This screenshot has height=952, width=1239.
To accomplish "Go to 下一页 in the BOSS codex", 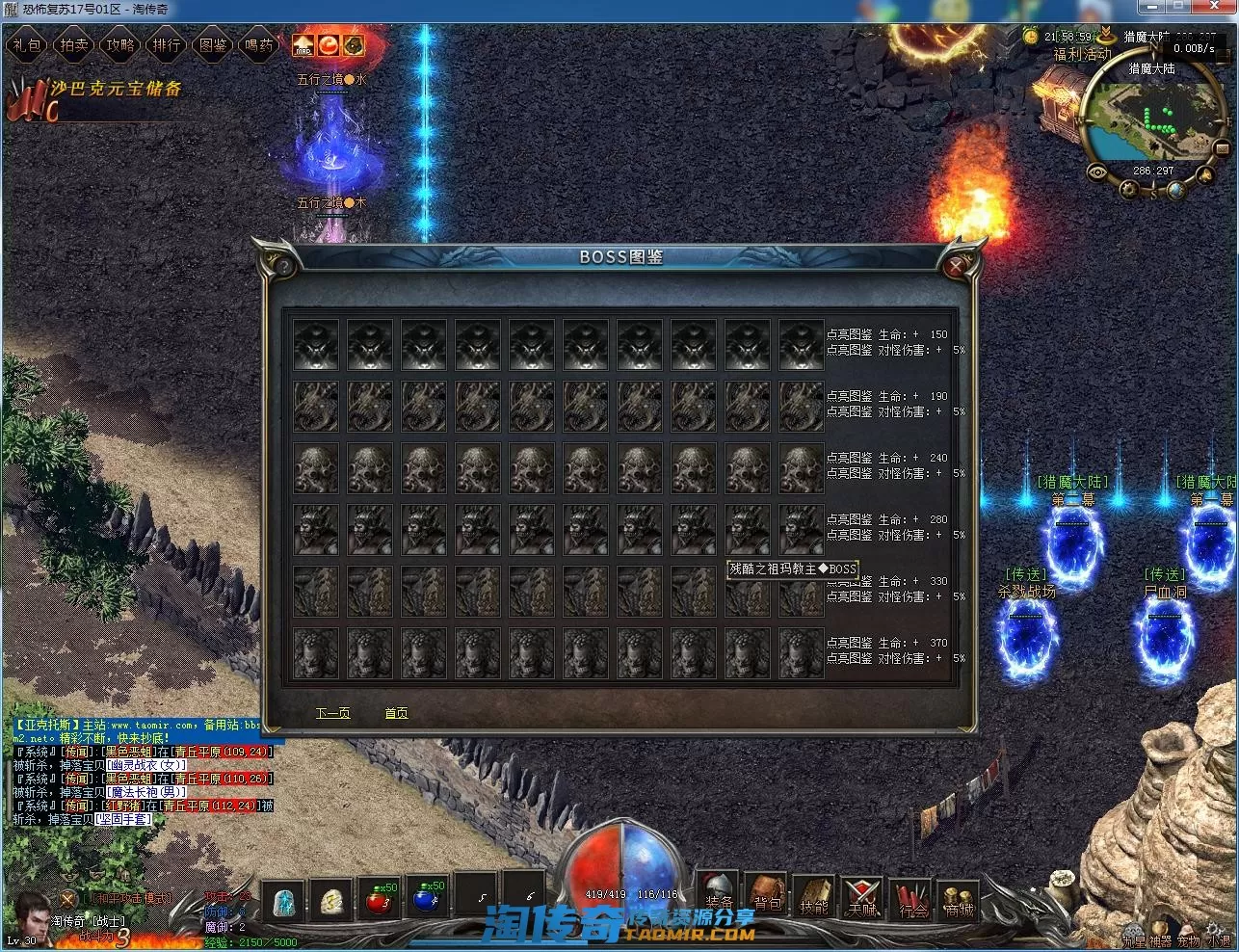I will tap(333, 713).
